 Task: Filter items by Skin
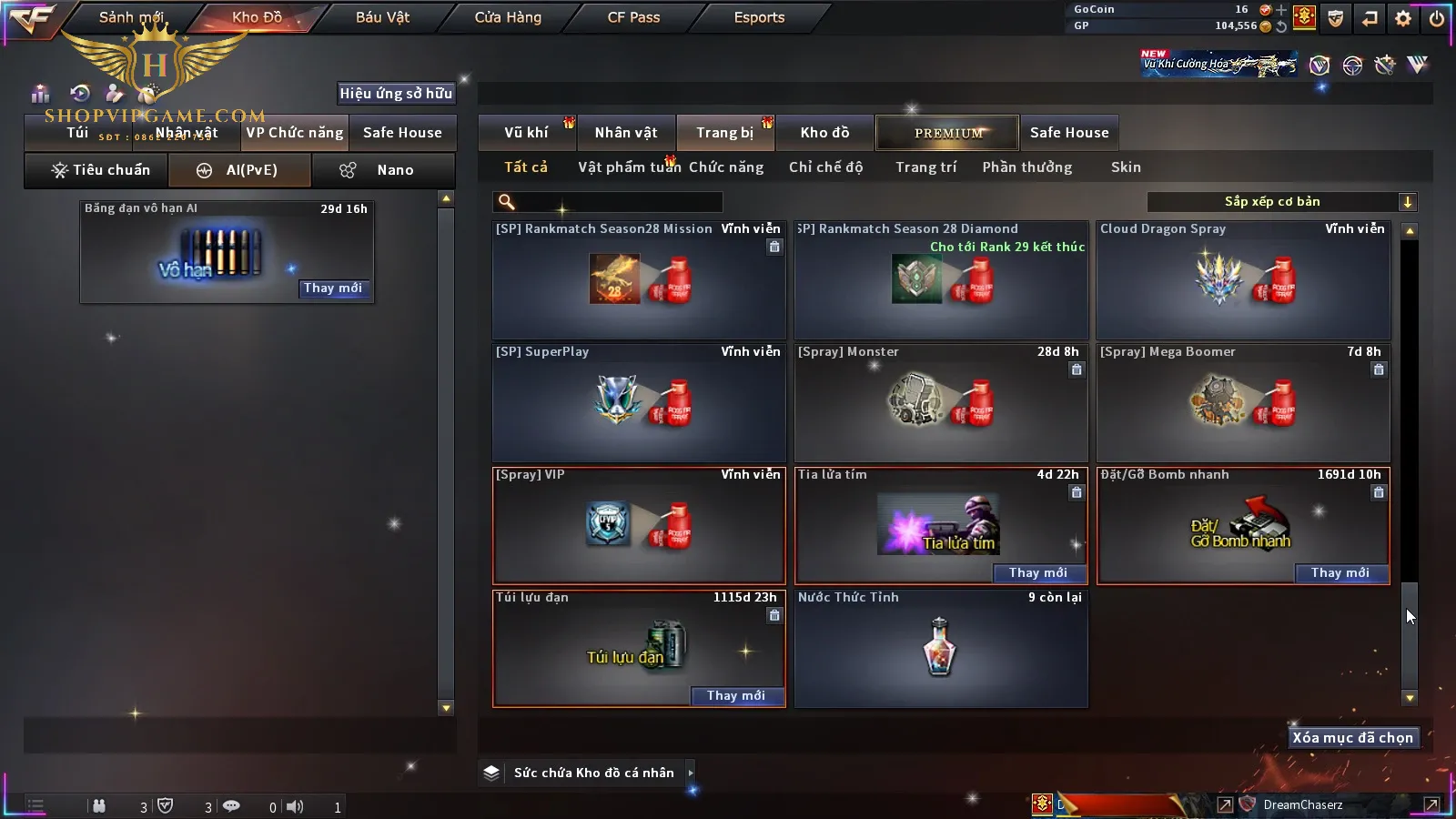click(x=1126, y=167)
